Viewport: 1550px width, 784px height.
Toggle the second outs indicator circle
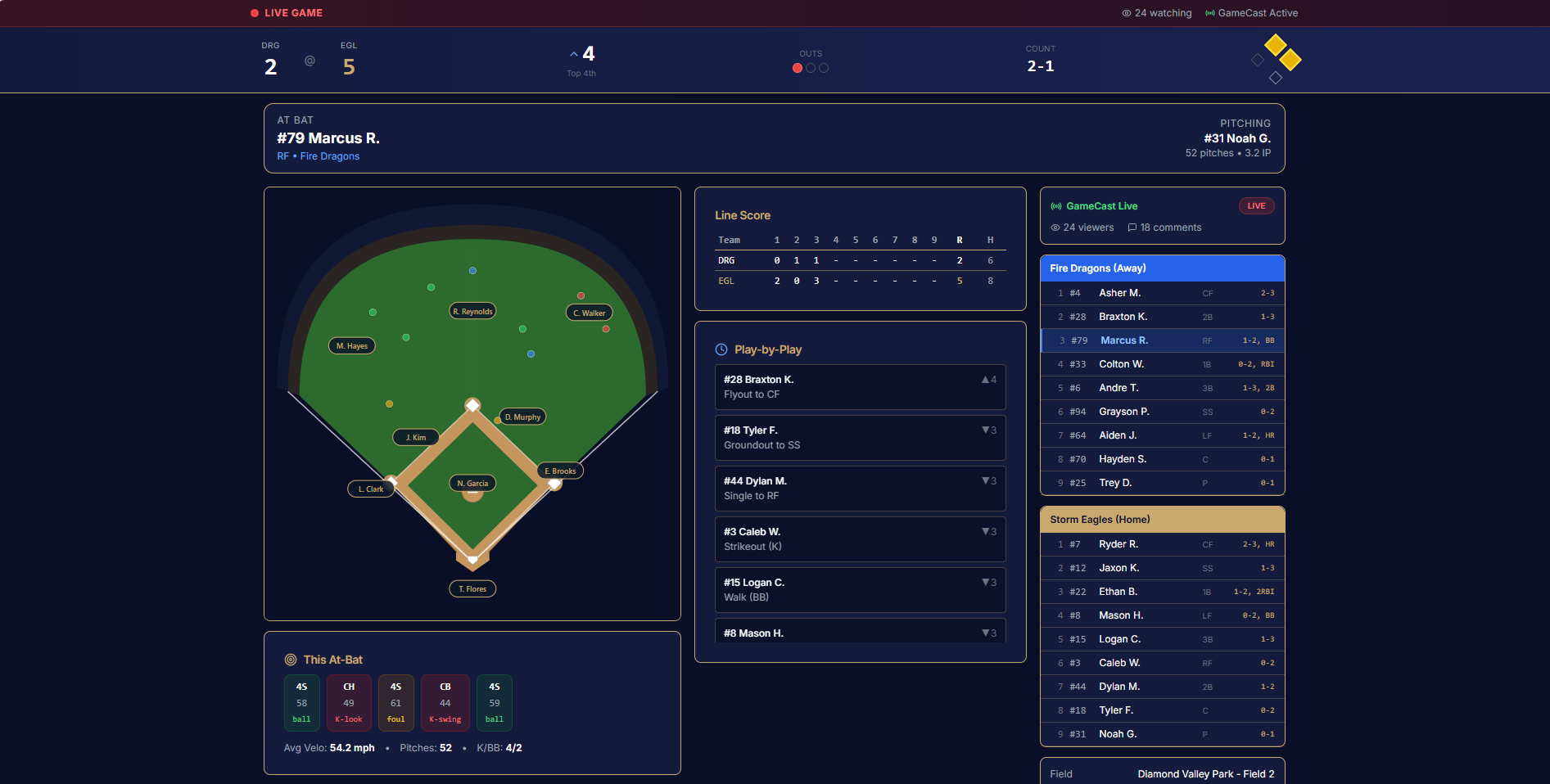coord(811,68)
